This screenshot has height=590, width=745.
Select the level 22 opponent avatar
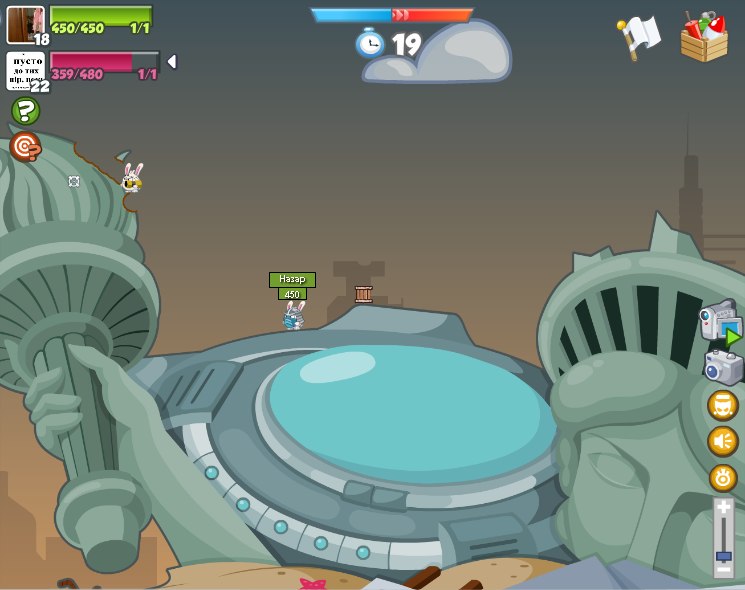25,70
